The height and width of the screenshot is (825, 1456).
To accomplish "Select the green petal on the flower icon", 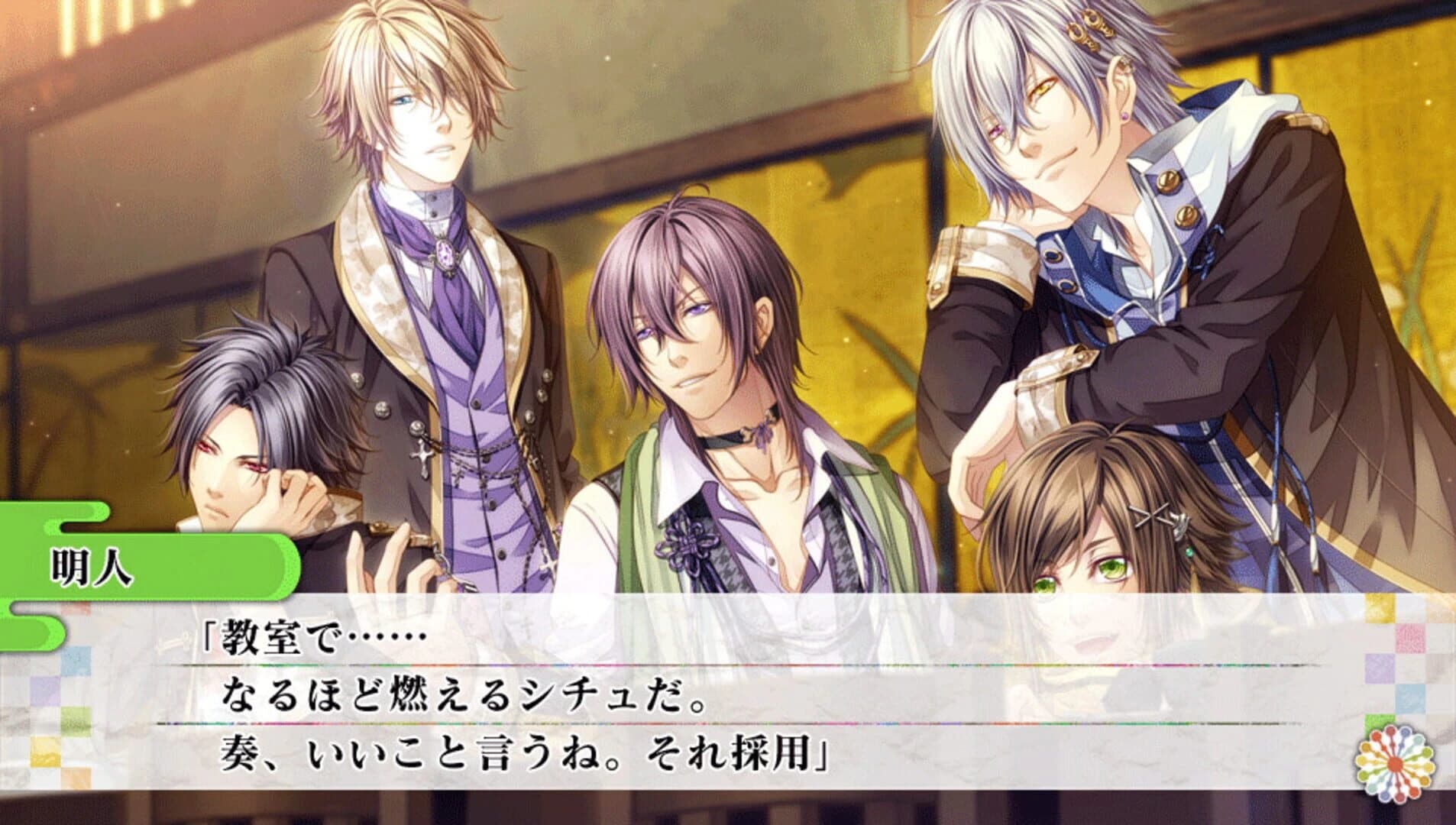I will click(x=1426, y=752).
